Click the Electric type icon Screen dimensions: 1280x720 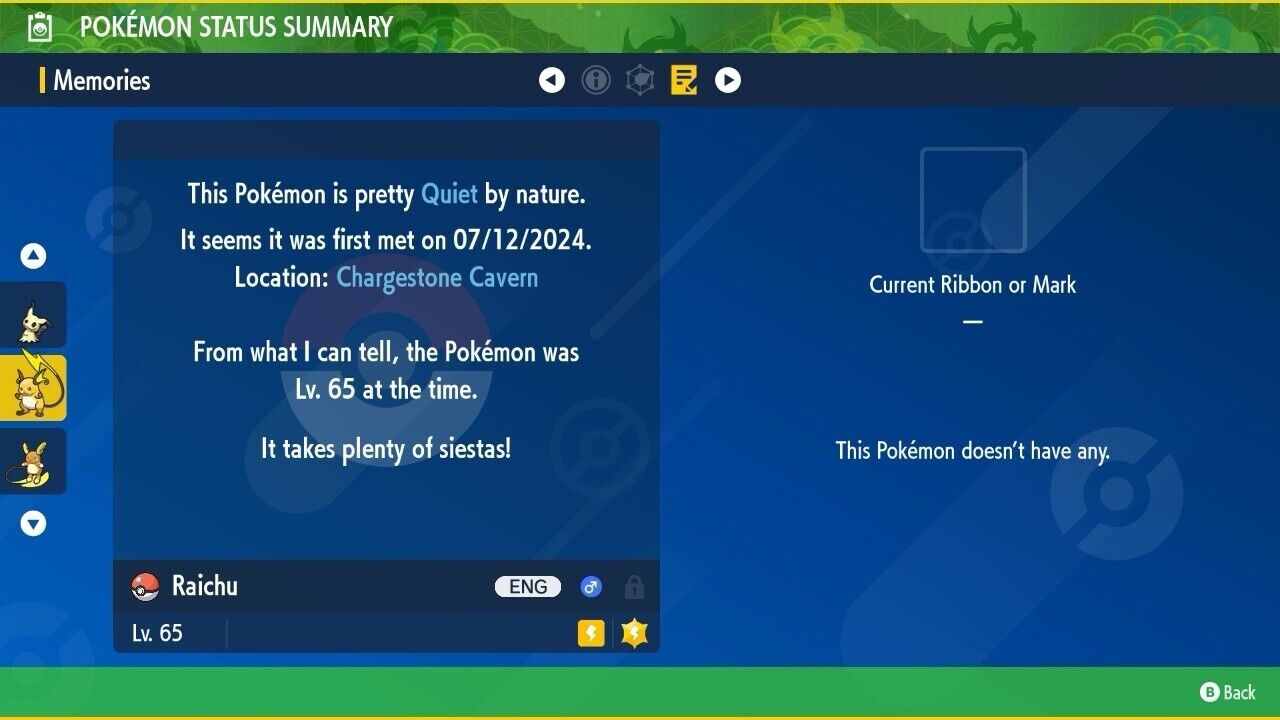[591, 633]
